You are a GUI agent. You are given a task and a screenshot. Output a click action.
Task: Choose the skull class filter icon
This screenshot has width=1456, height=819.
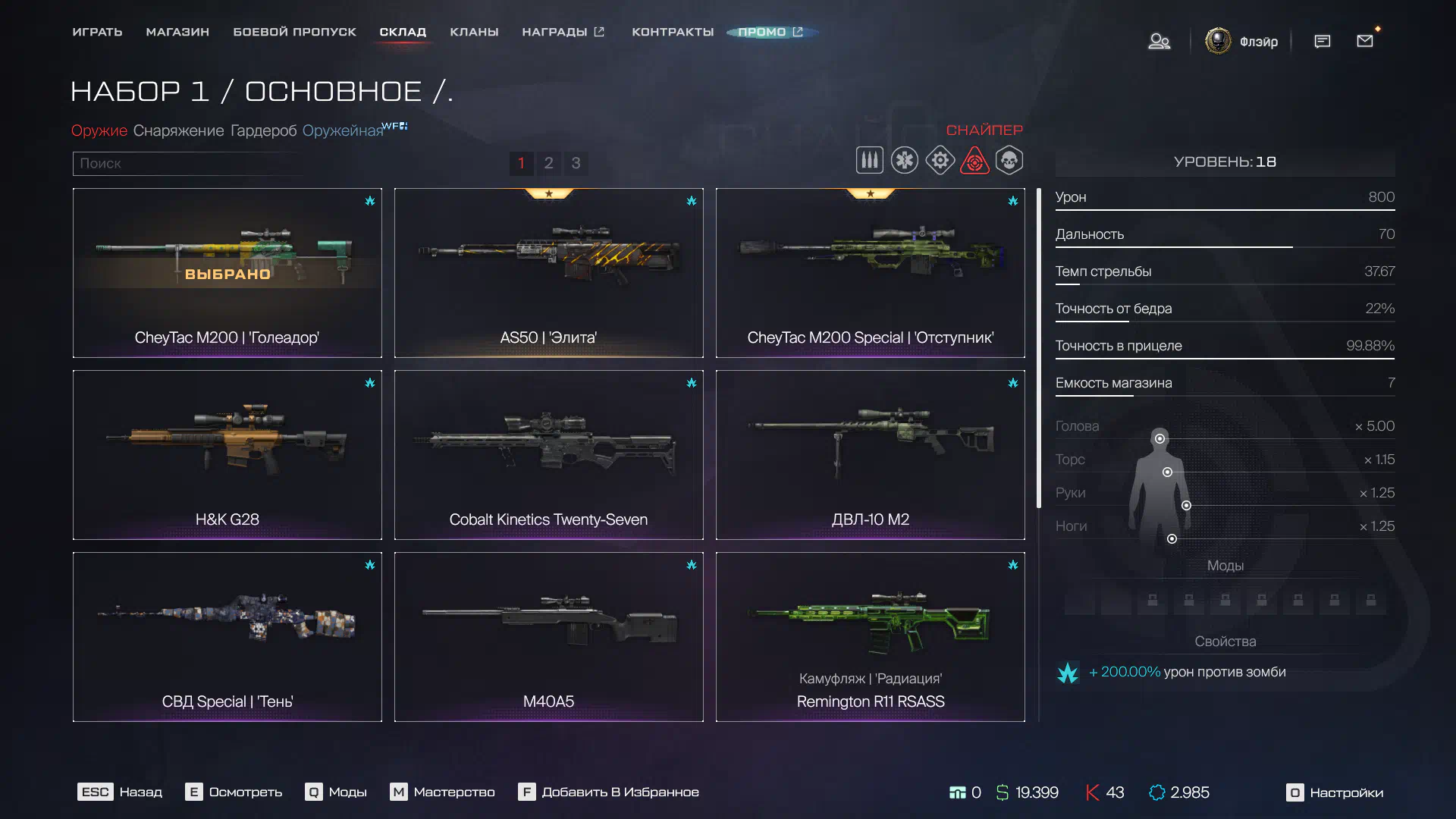coord(1009,161)
